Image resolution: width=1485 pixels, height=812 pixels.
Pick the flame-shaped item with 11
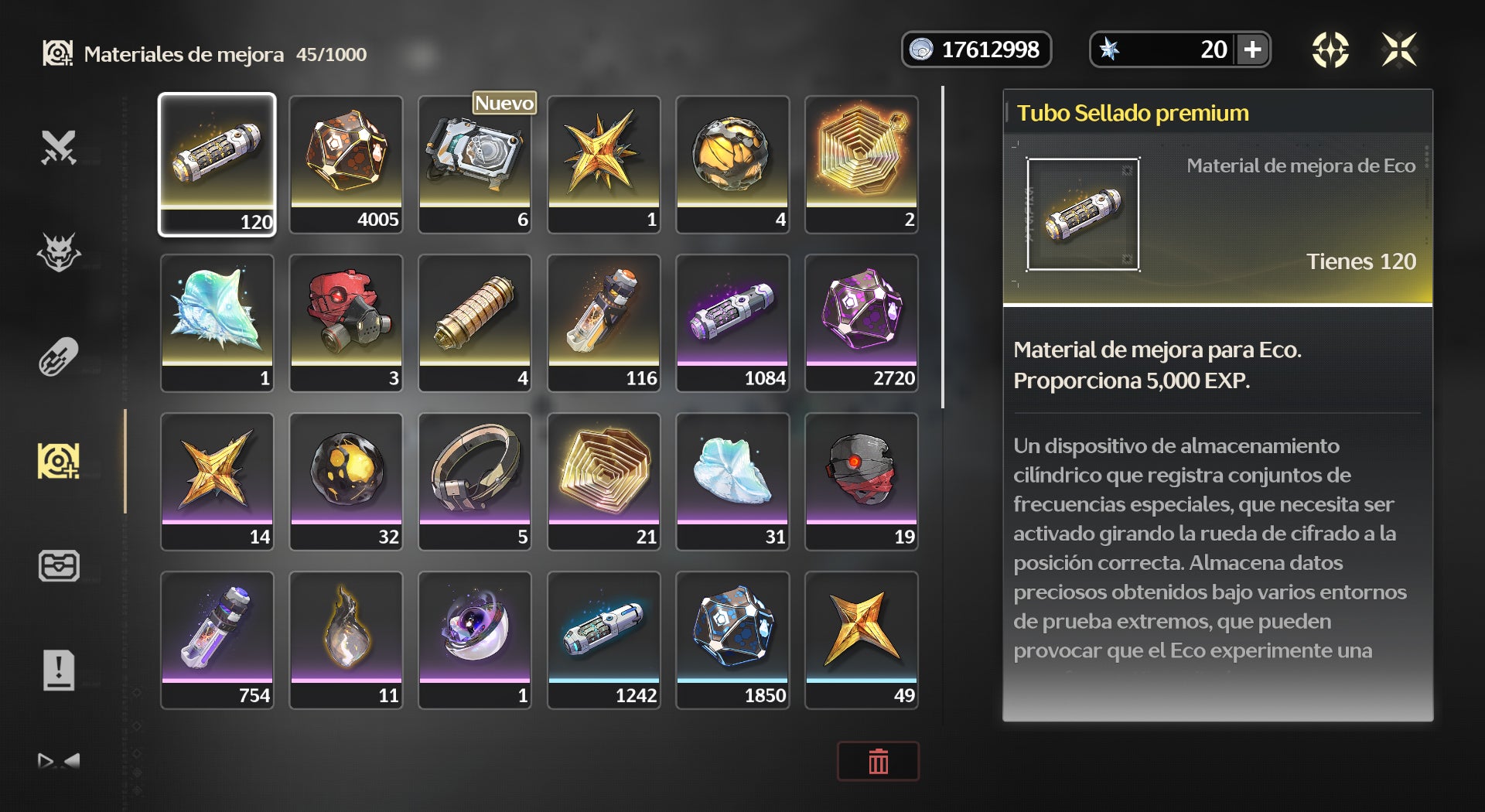[346, 640]
